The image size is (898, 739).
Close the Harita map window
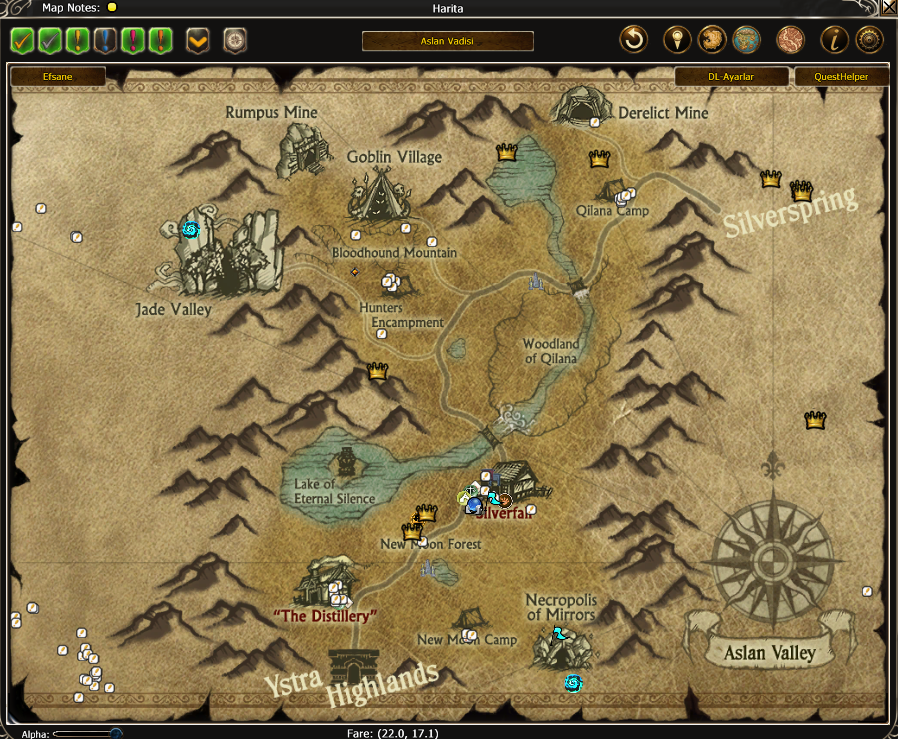889,7
